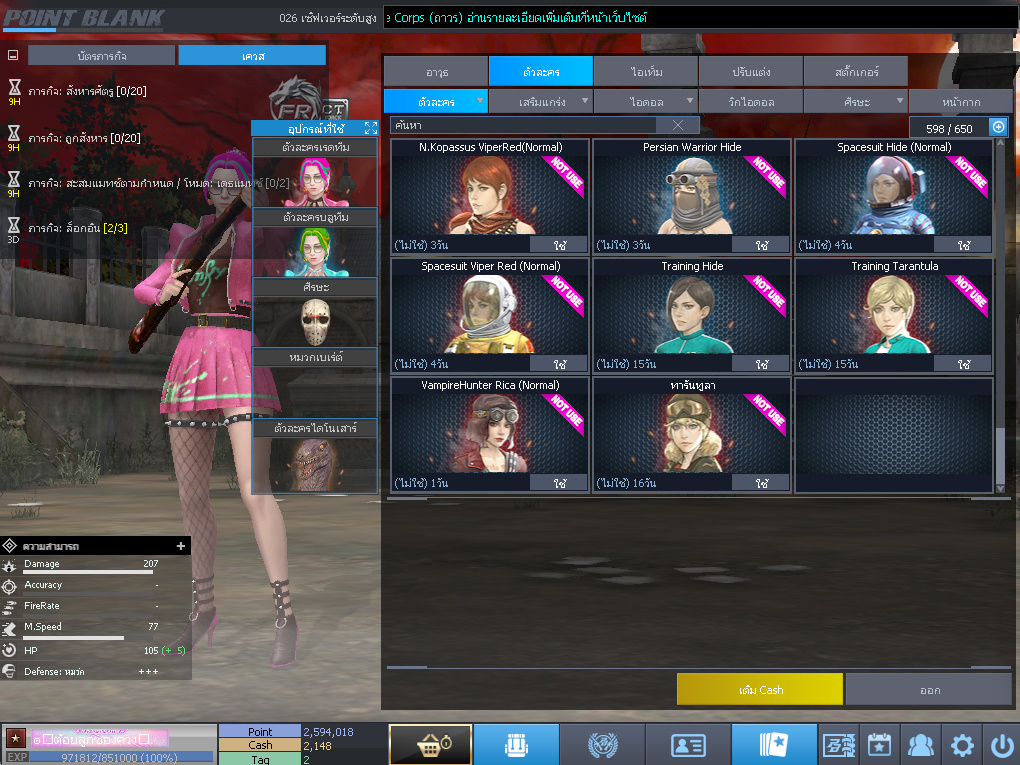Click the เติม Cash top-up button
Viewport: 1020px width, 765px height.
pyautogui.click(x=759, y=690)
